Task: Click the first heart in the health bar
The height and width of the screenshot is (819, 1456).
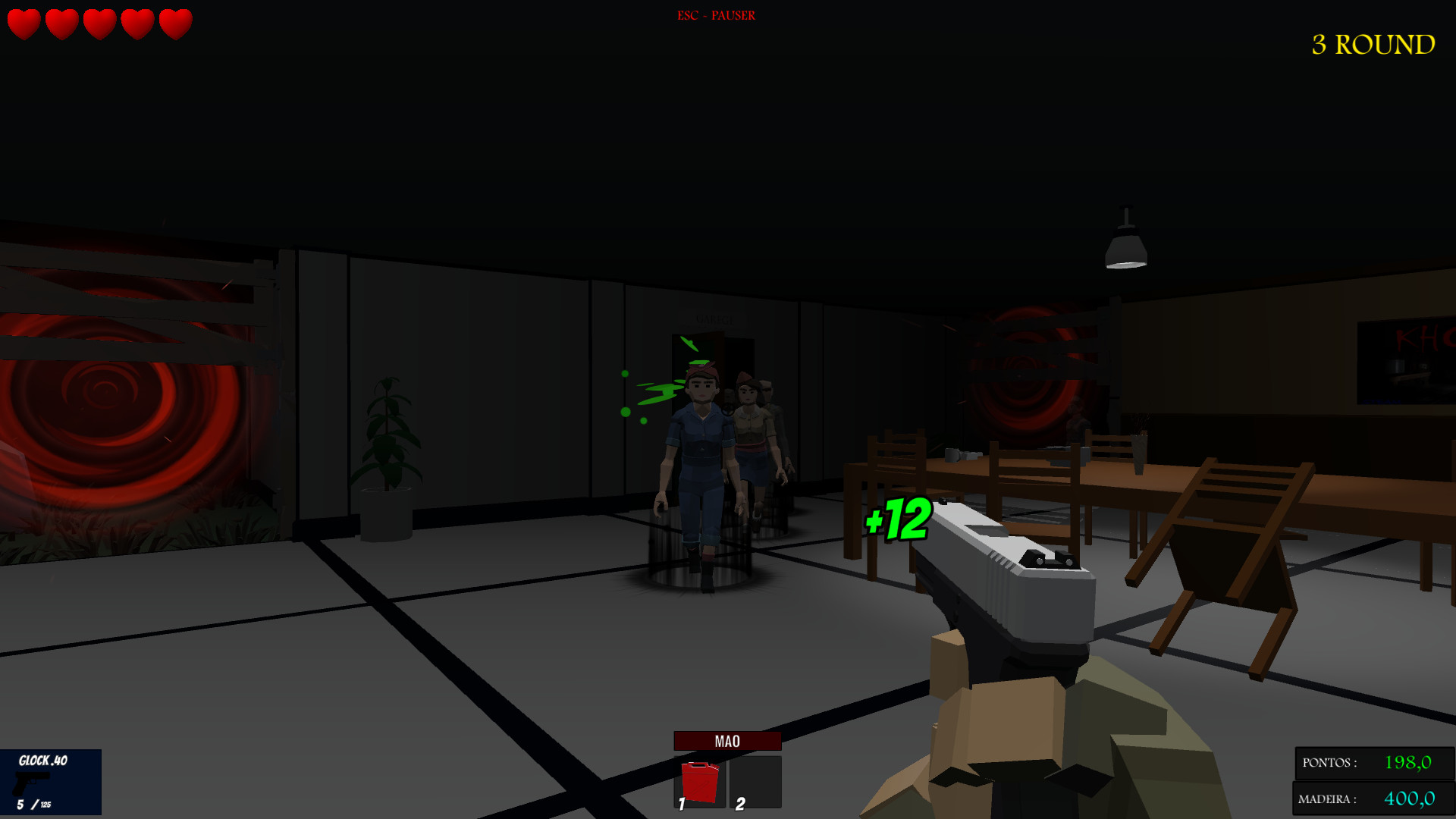Action: pos(24,25)
